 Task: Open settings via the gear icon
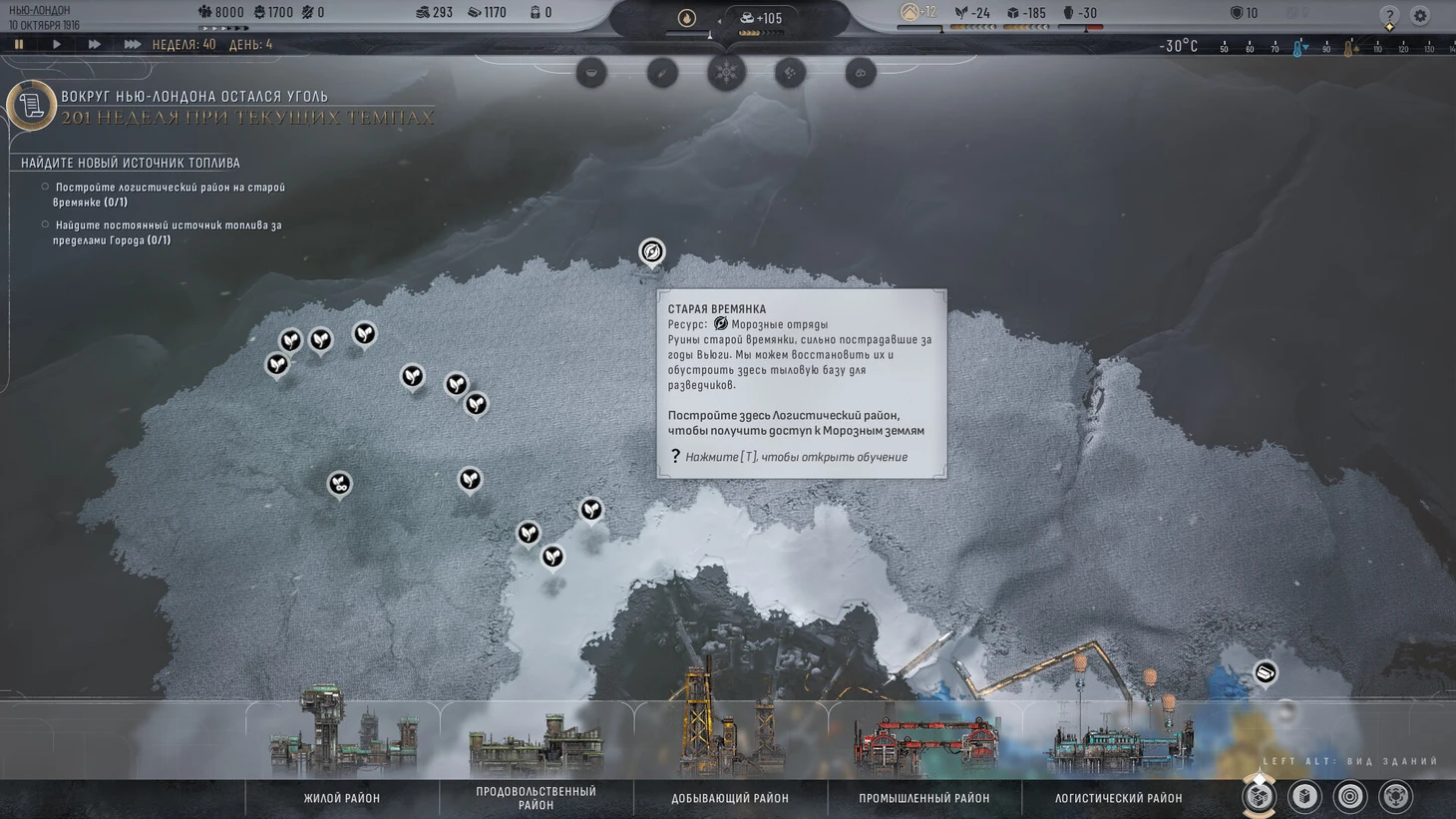[x=1420, y=15]
